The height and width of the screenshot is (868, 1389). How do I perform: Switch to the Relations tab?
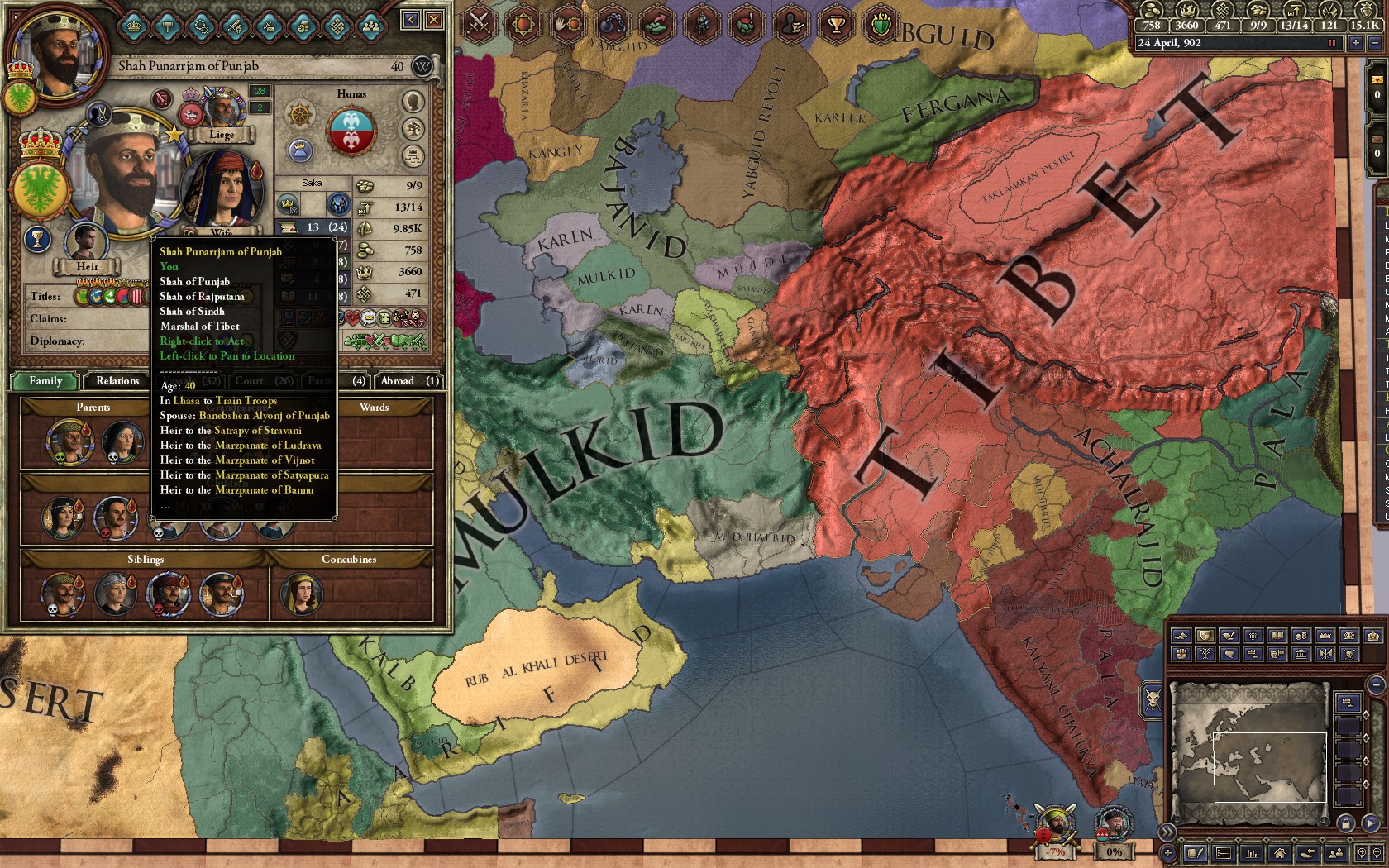(x=116, y=381)
